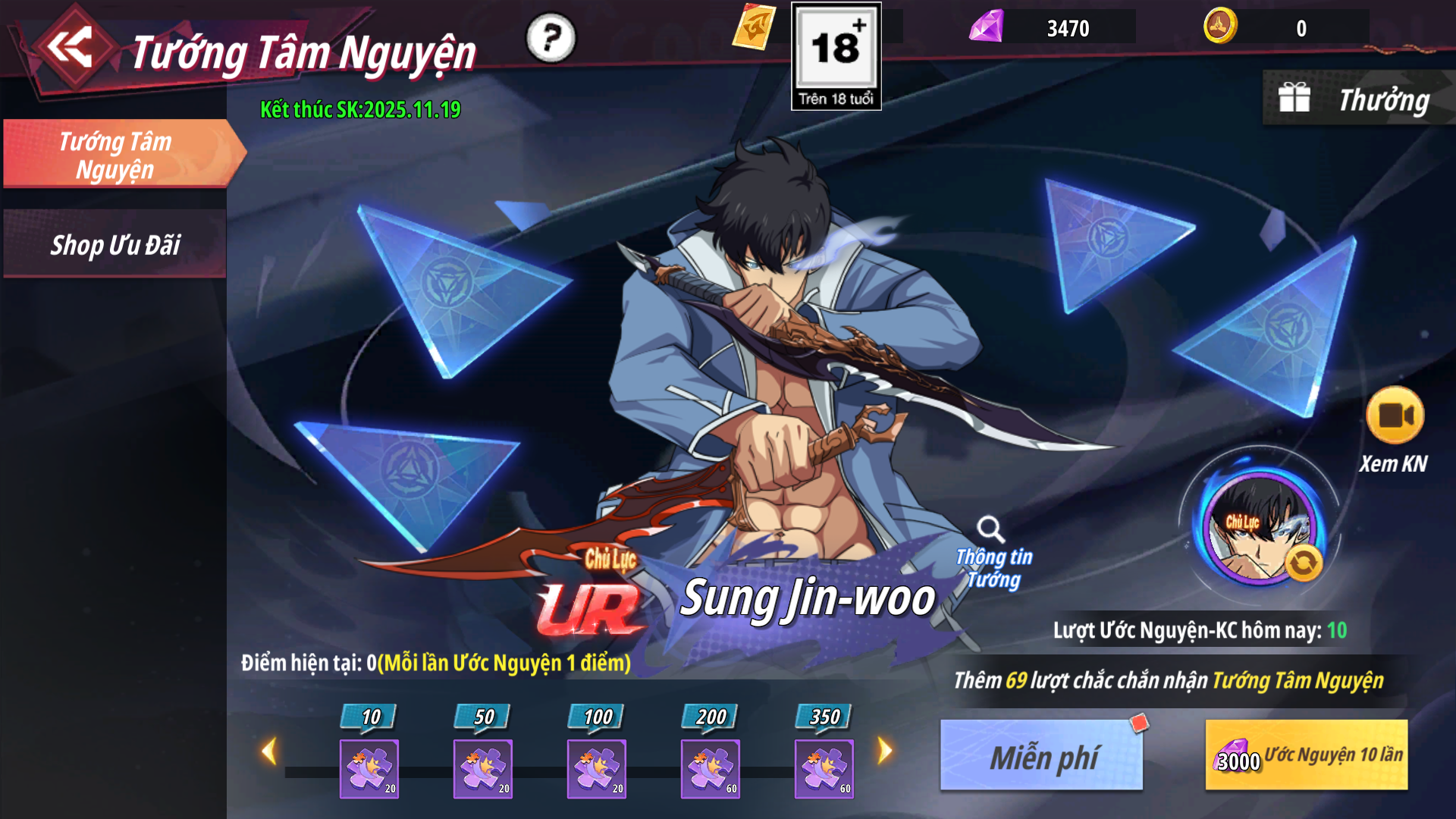Viewport: 1456px width, 819px height.
Task: Go back using the double-arrow button
Action: pos(72,49)
